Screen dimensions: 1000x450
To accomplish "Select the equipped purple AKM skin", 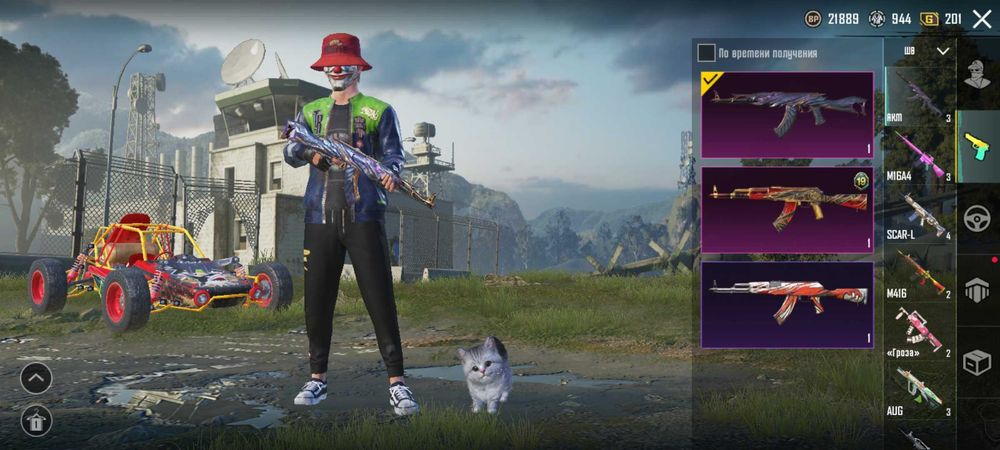I will pyautogui.click(x=787, y=114).
